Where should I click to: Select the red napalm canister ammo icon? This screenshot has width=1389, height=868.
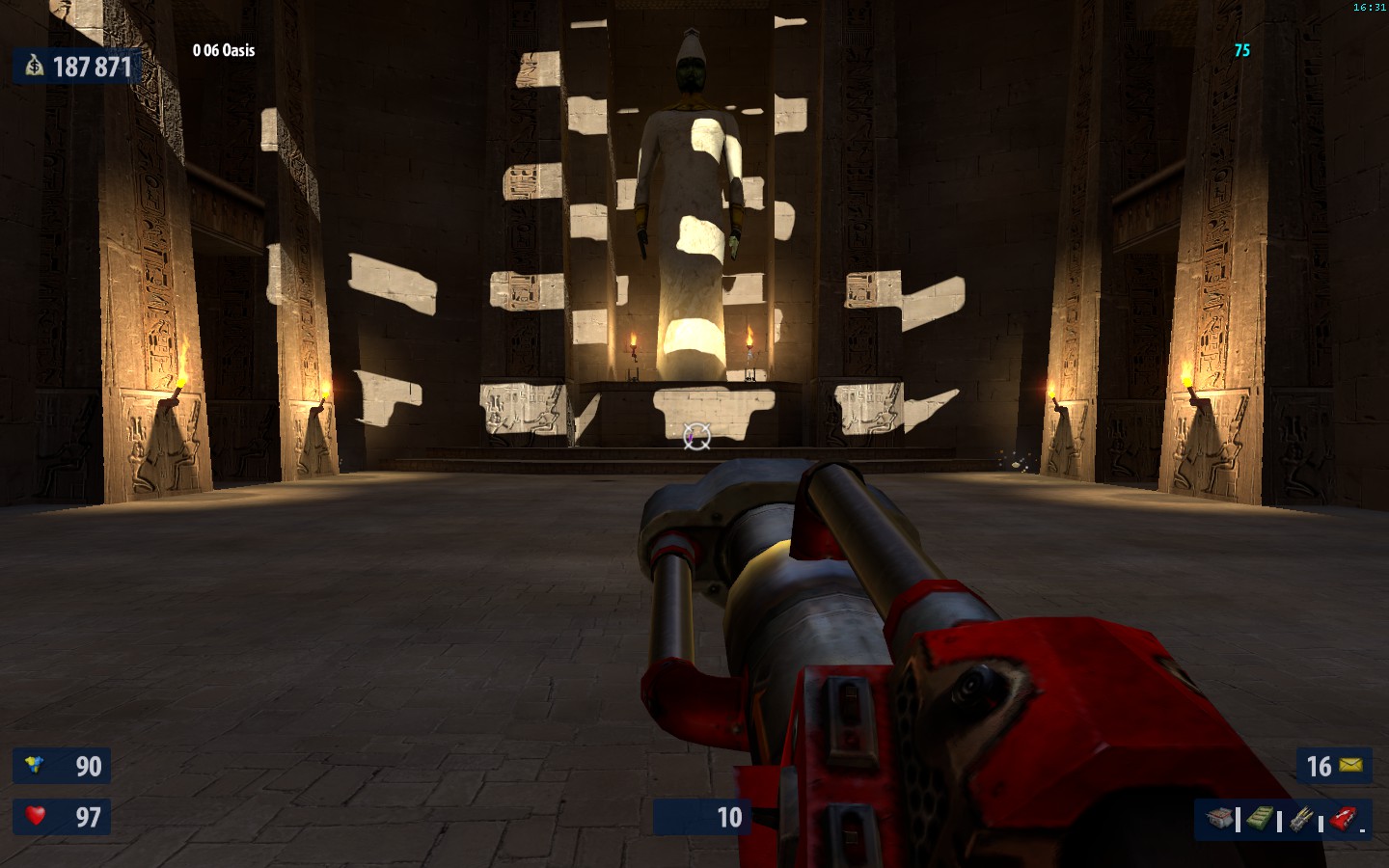pos(1343,820)
